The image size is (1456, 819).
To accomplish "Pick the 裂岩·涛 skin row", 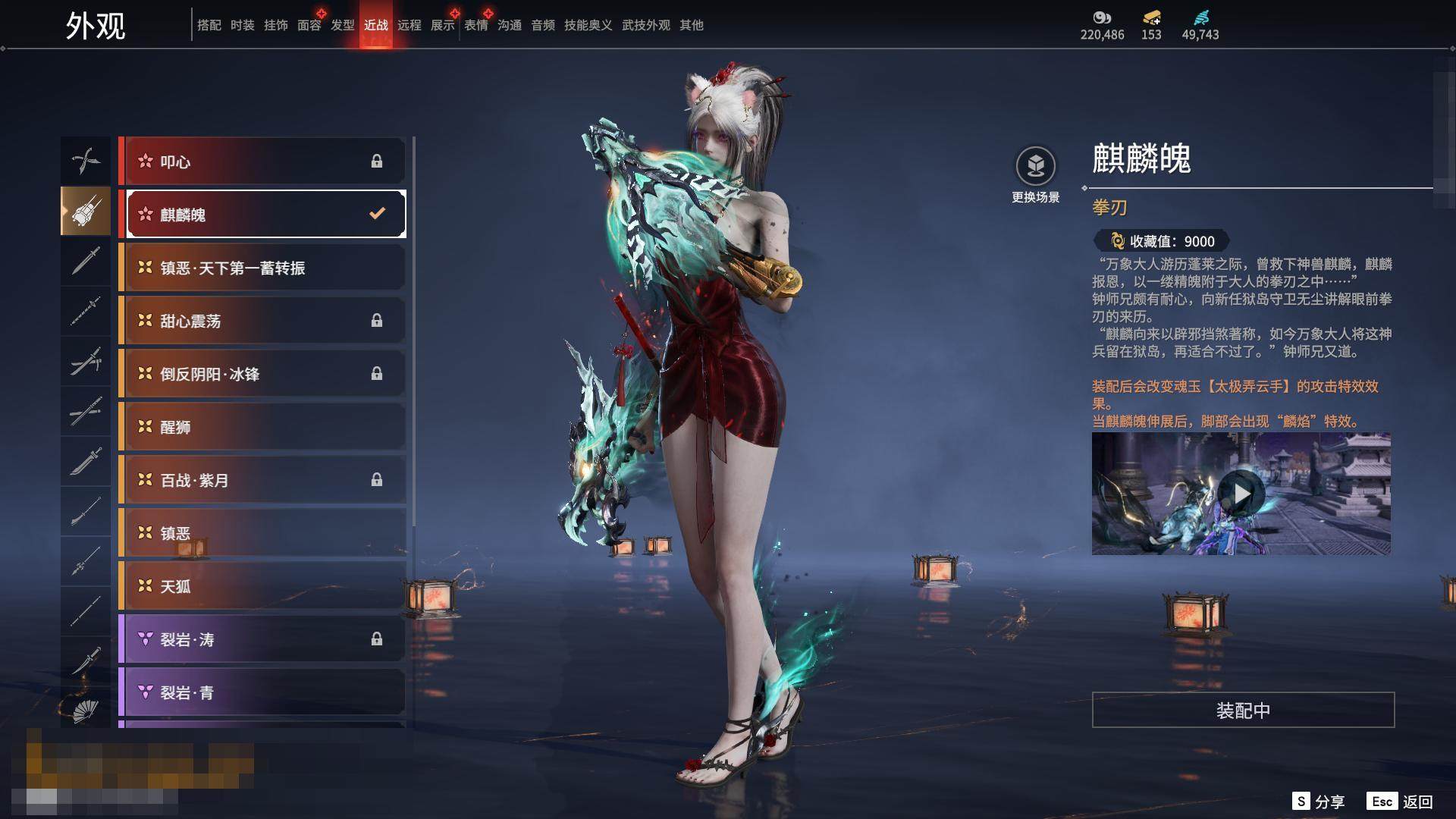I will click(x=262, y=639).
